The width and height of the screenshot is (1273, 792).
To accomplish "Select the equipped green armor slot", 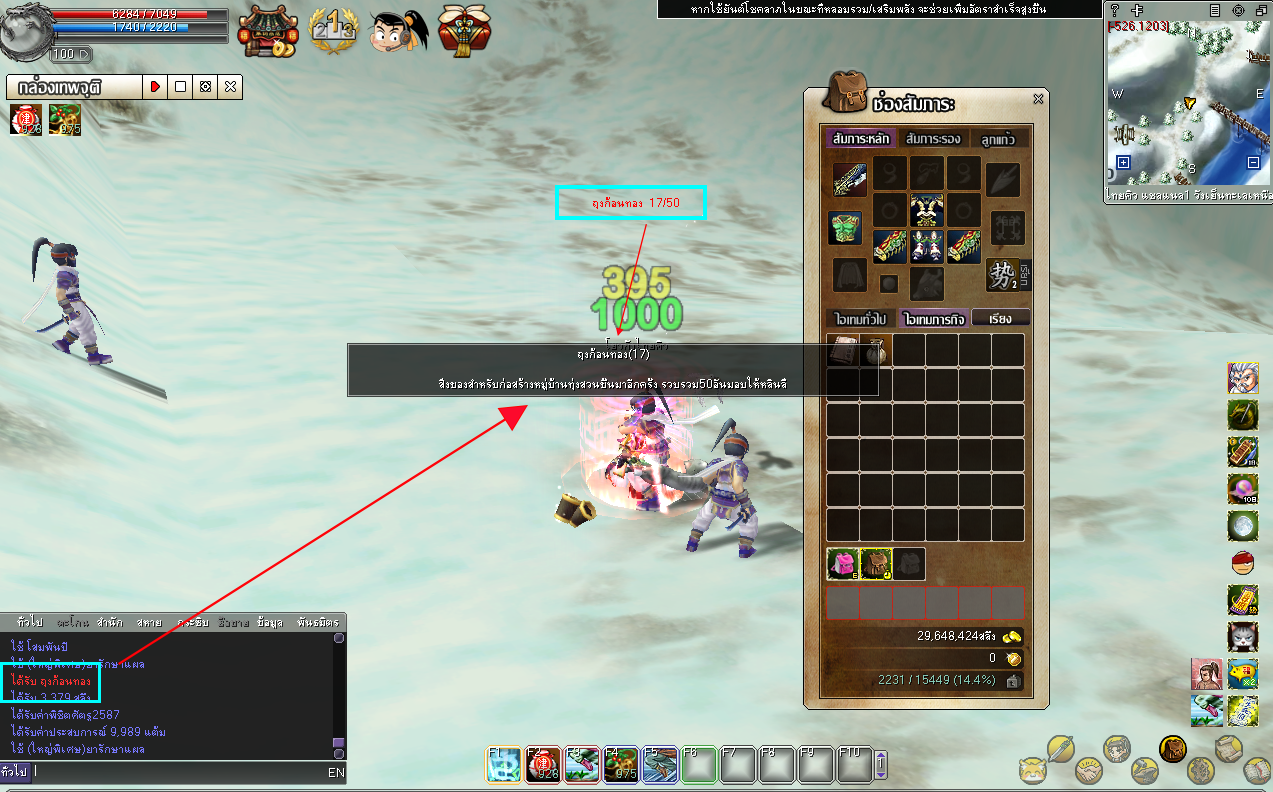I will (845, 227).
